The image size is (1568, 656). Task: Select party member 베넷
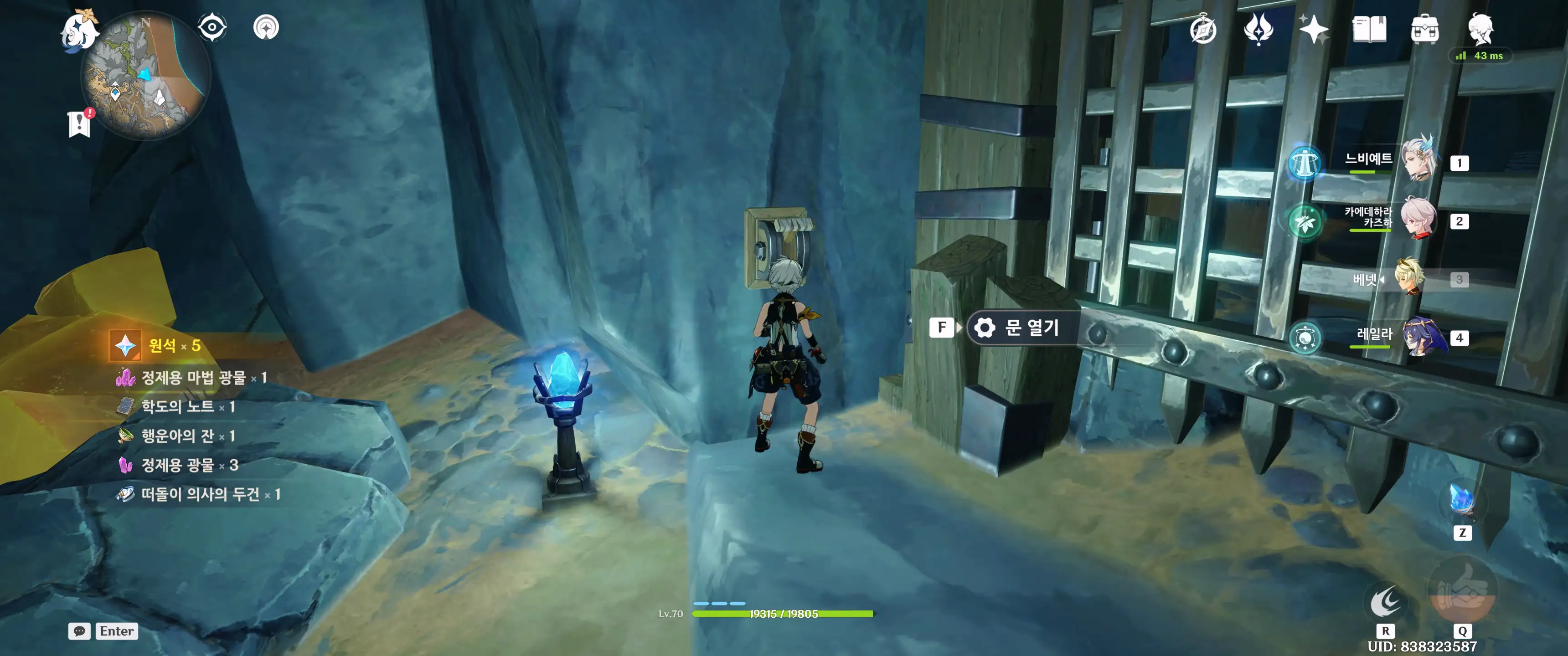coord(1411,278)
